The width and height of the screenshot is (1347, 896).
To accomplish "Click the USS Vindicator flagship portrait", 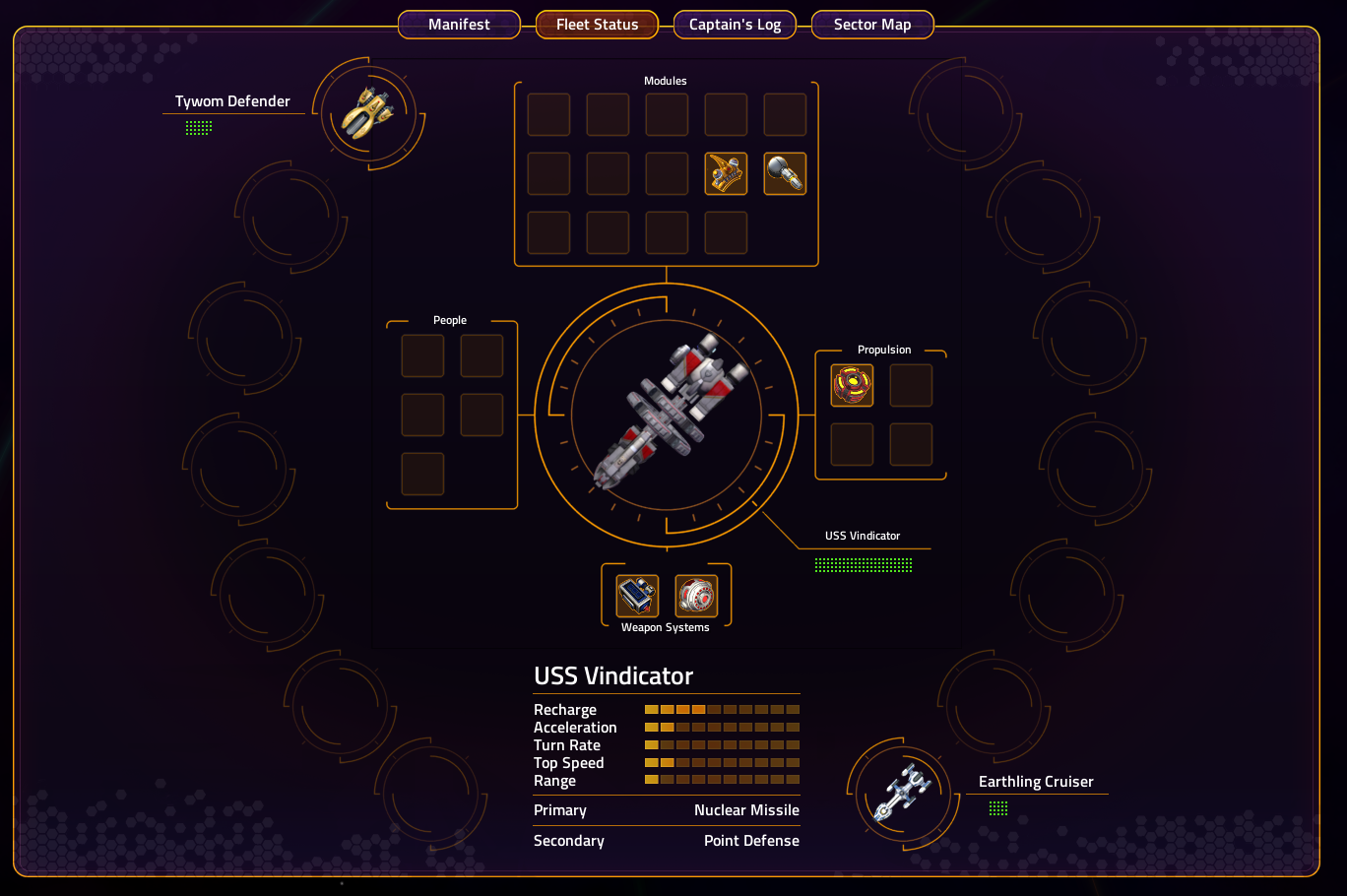I will pyautogui.click(x=667, y=416).
